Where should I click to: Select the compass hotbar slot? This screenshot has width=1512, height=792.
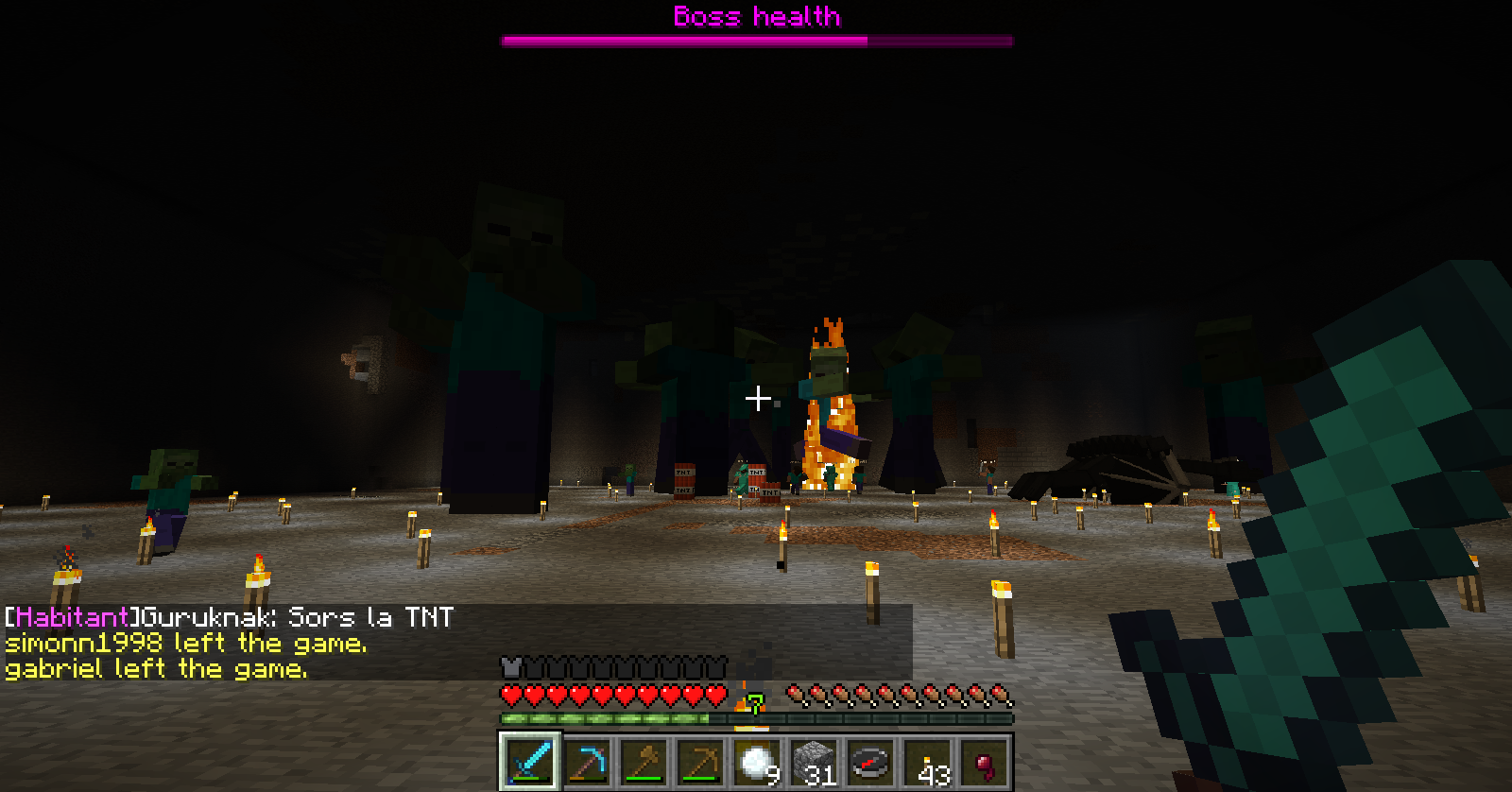[870, 762]
